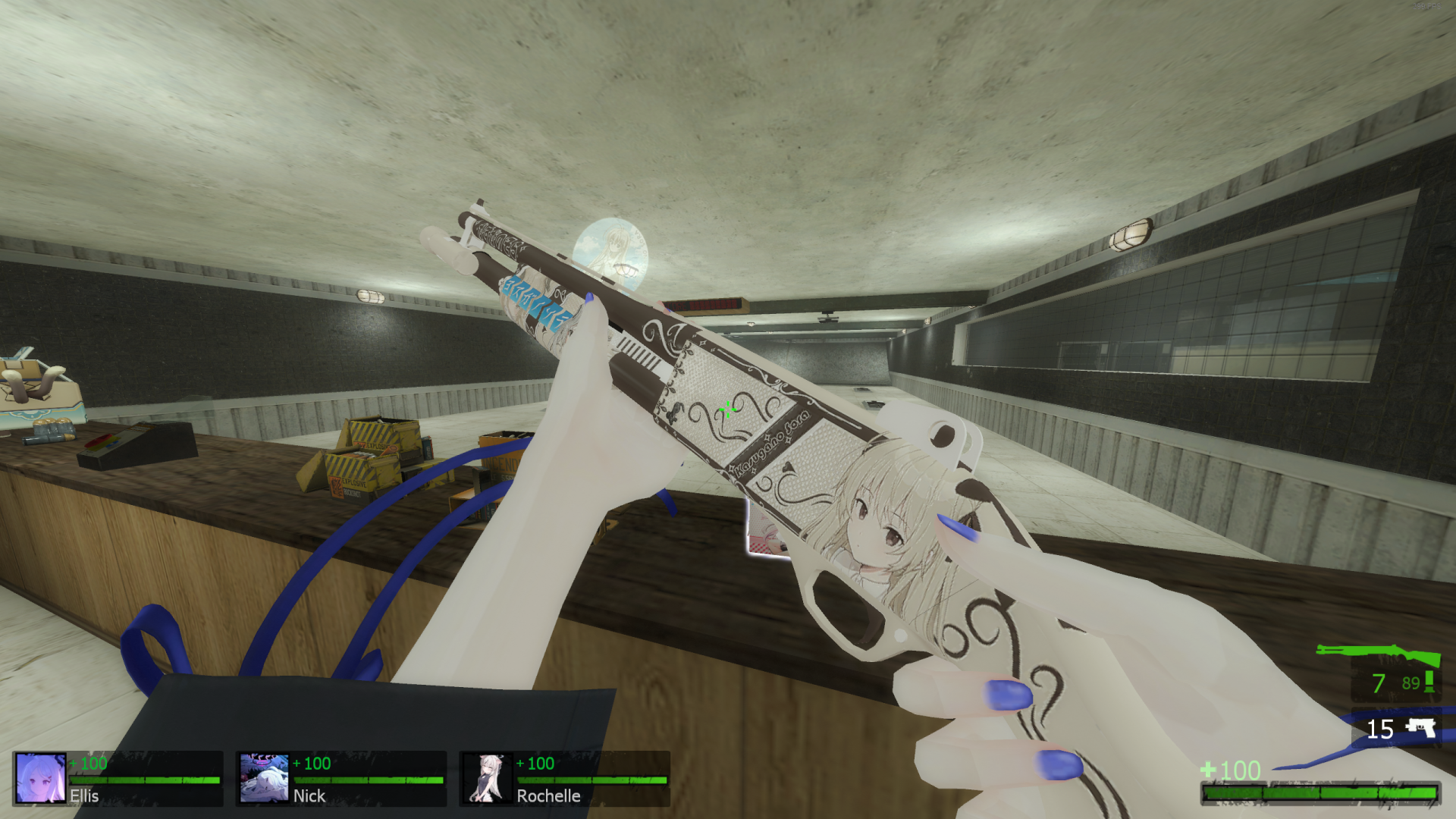Click Nick's teammate portrait
This screenshot has width=1456, height=819.
click(x=264, y=777)
